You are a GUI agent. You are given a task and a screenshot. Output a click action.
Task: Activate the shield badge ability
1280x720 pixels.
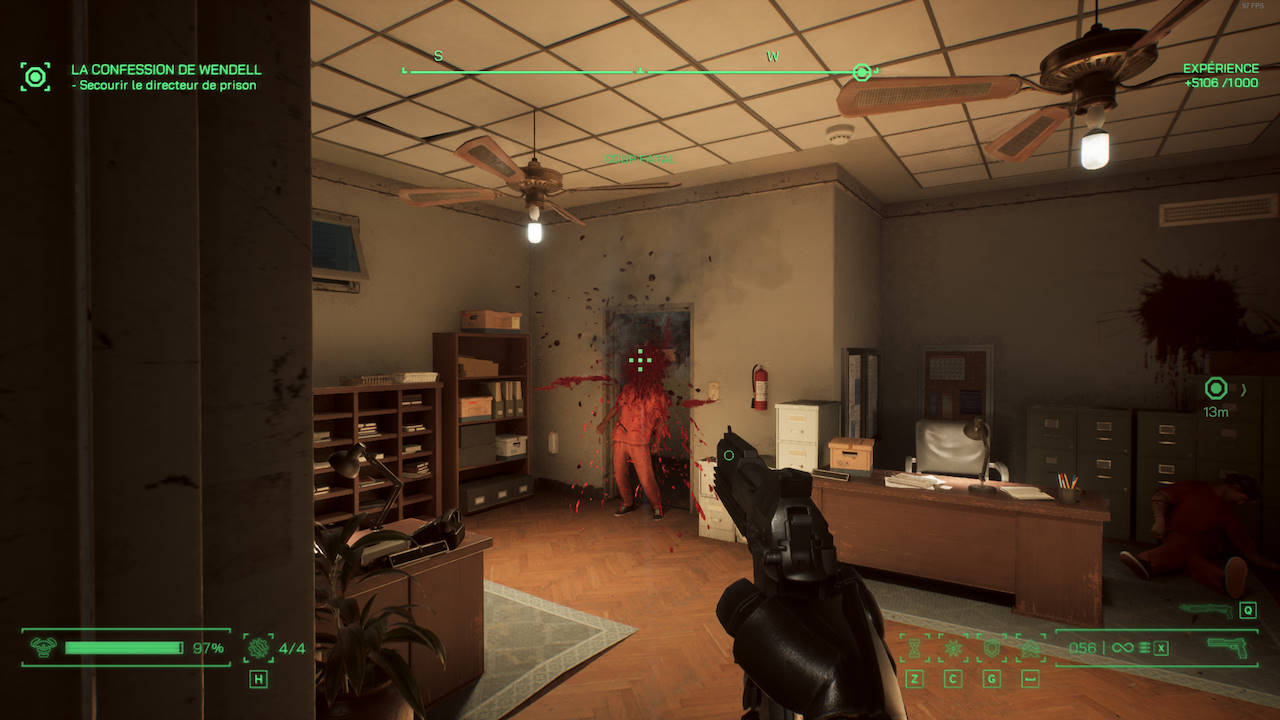[991, 648]
